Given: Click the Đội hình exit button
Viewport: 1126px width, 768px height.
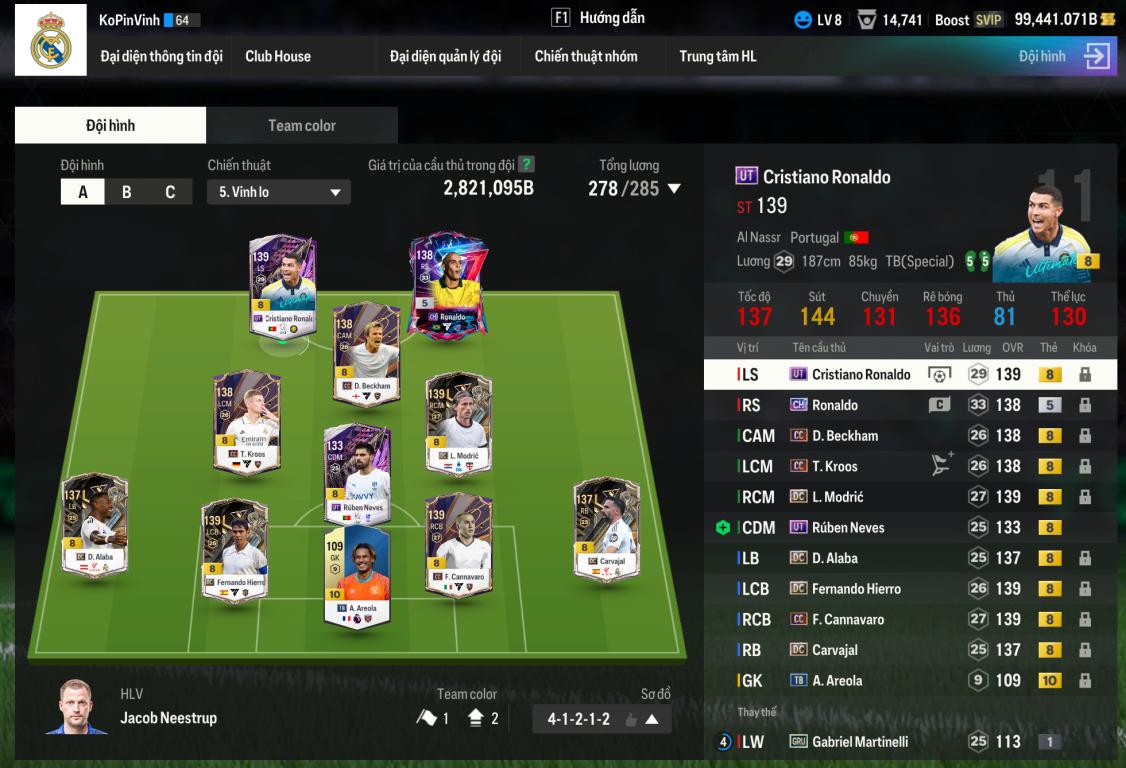Looking at the screenshot, I should (x=1096, y=56).
